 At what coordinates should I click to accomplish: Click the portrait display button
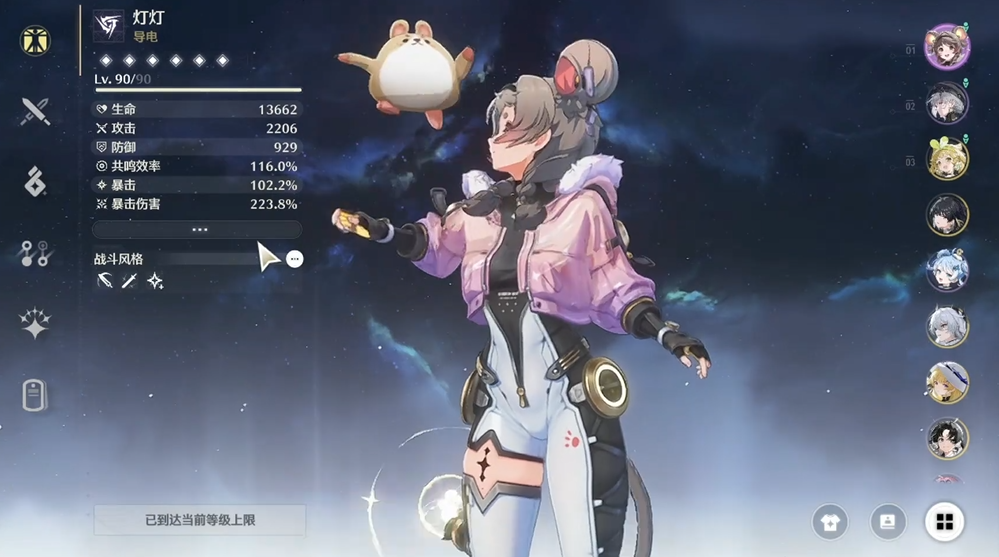[x=887, y=521]
